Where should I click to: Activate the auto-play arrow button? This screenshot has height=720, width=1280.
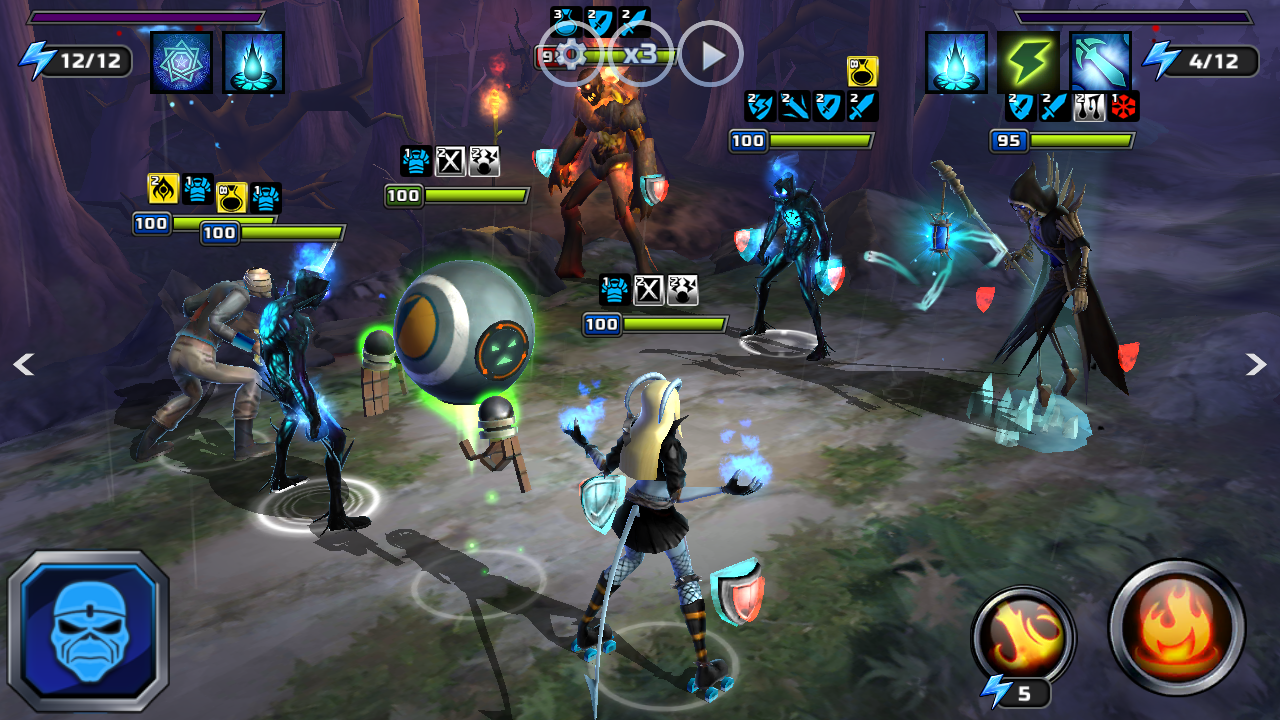711,54
